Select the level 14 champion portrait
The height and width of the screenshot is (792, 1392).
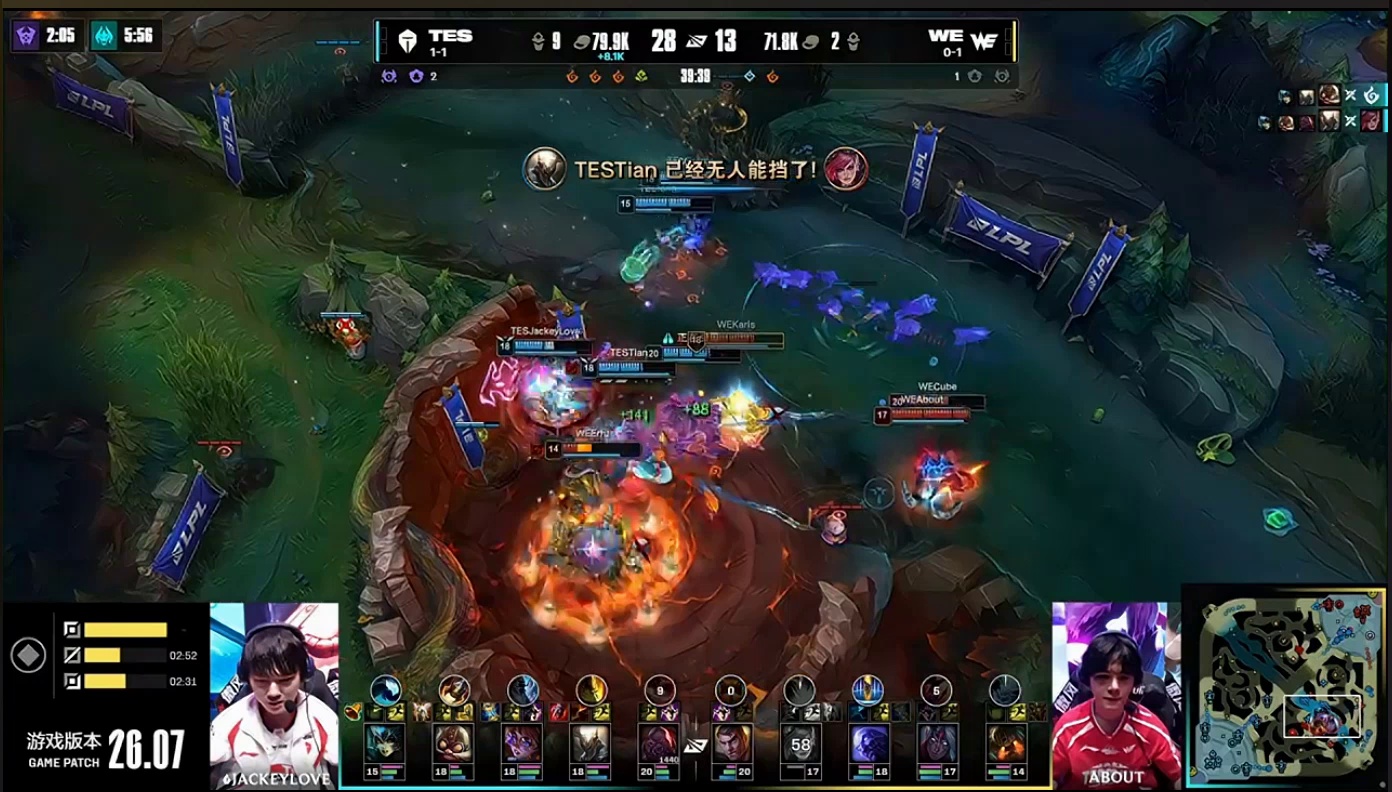pyautogui.click(x=1004, y=743)
